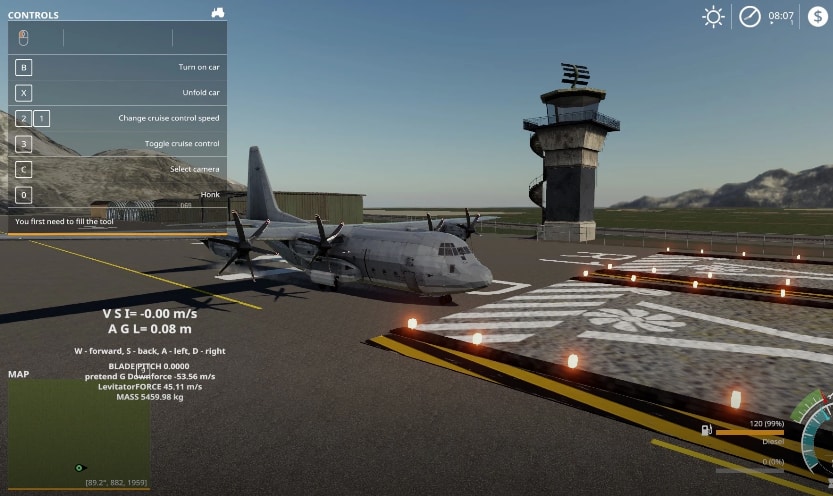The width and height of the screenshot is (833, 496).
Task: Click the clock time icon
Action: click(750, 16)
